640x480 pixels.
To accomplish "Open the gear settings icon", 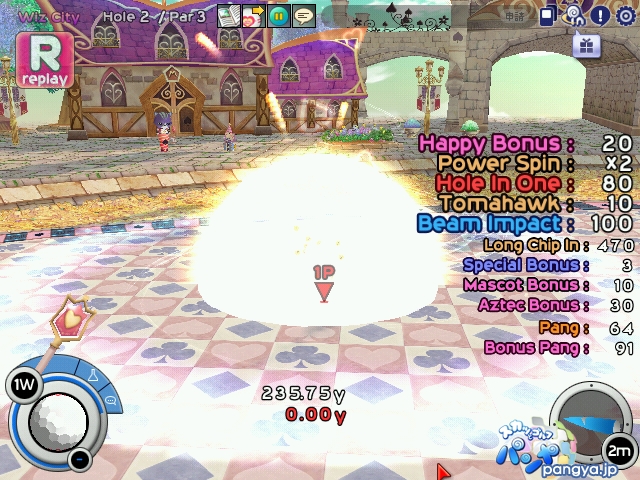I will pos(626,15).
